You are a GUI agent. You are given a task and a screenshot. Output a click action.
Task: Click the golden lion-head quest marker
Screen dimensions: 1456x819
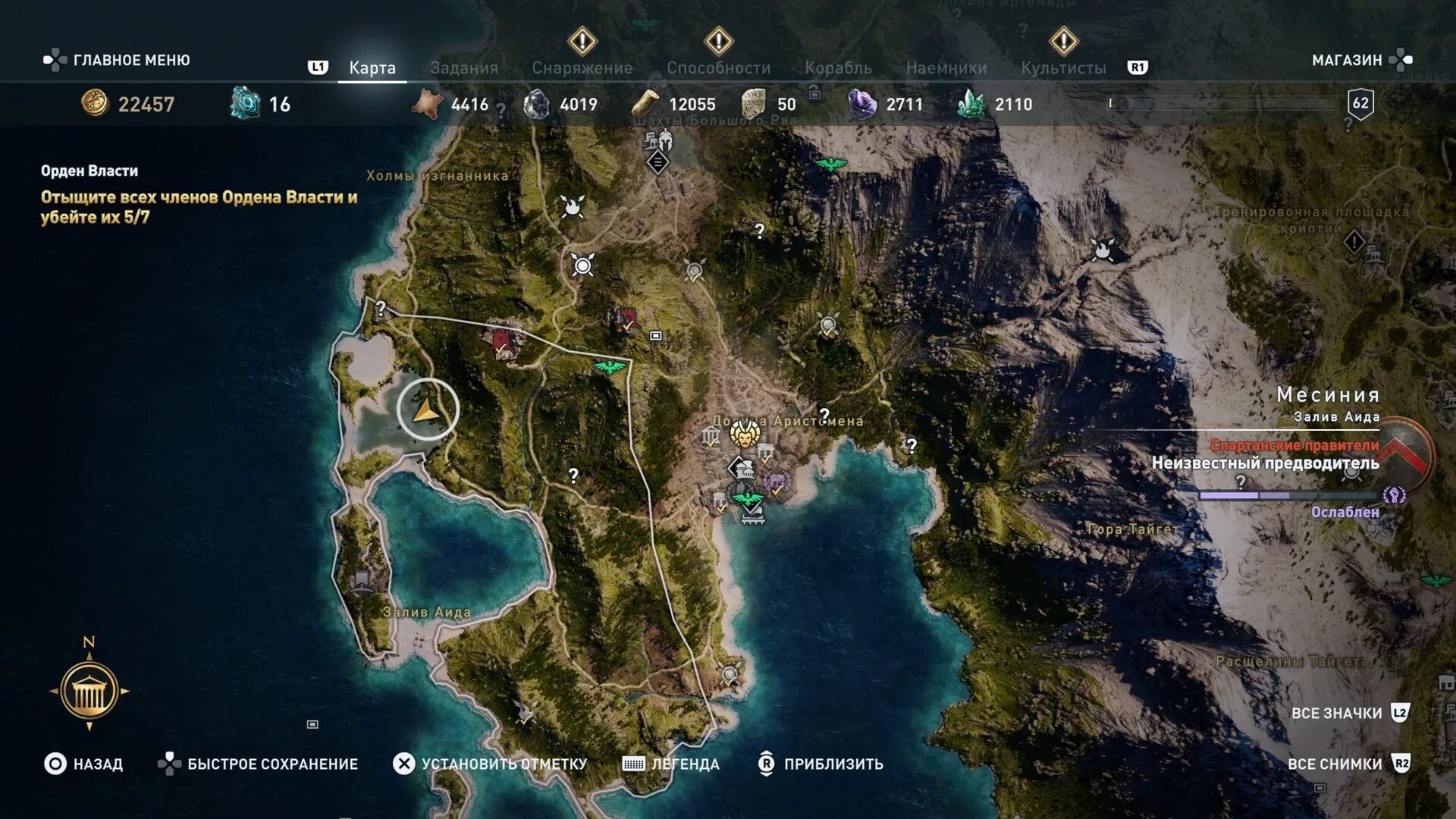(x=745, y=435)
